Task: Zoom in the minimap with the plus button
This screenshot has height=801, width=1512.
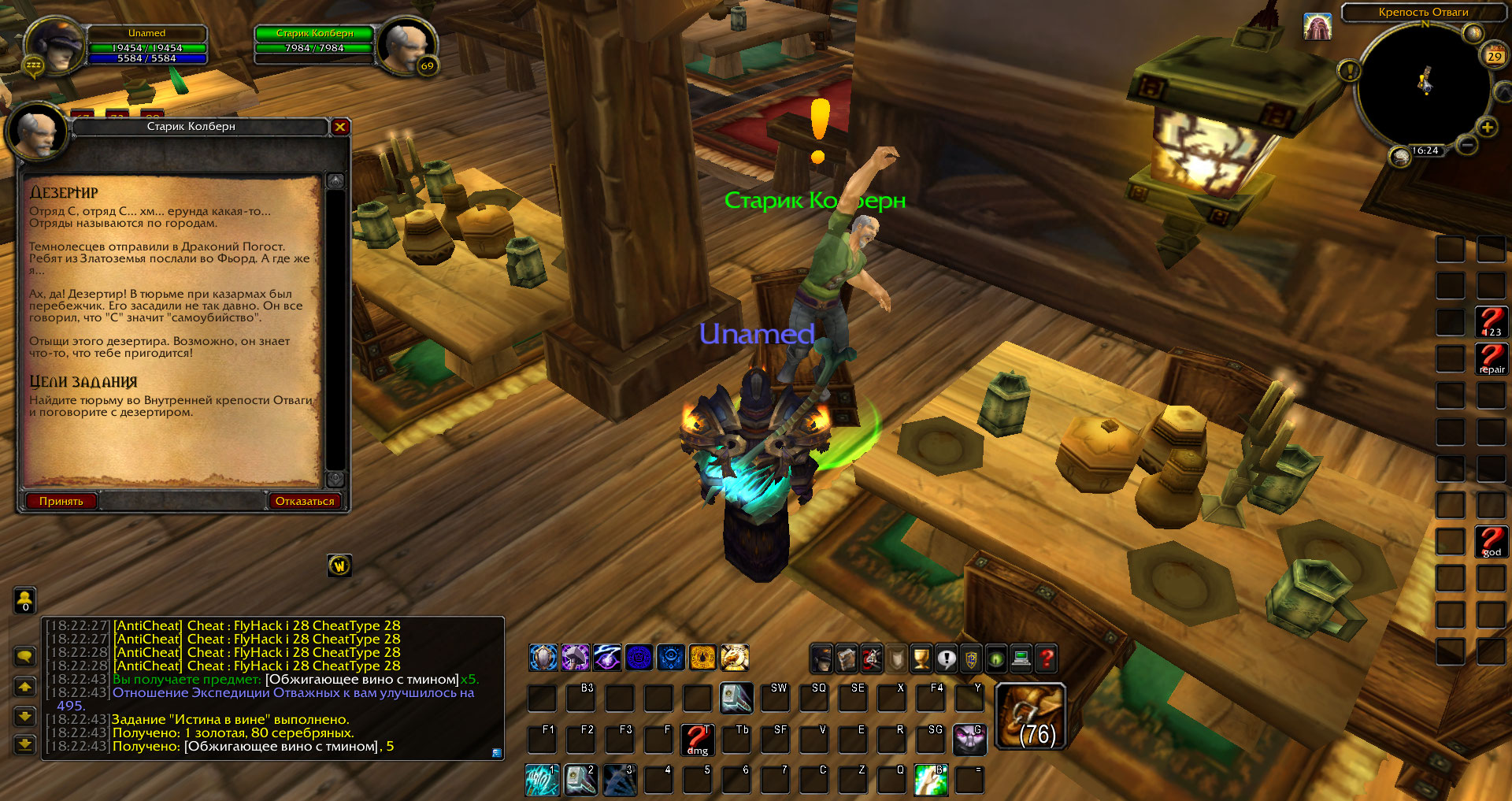Action: coord(1487,128)
